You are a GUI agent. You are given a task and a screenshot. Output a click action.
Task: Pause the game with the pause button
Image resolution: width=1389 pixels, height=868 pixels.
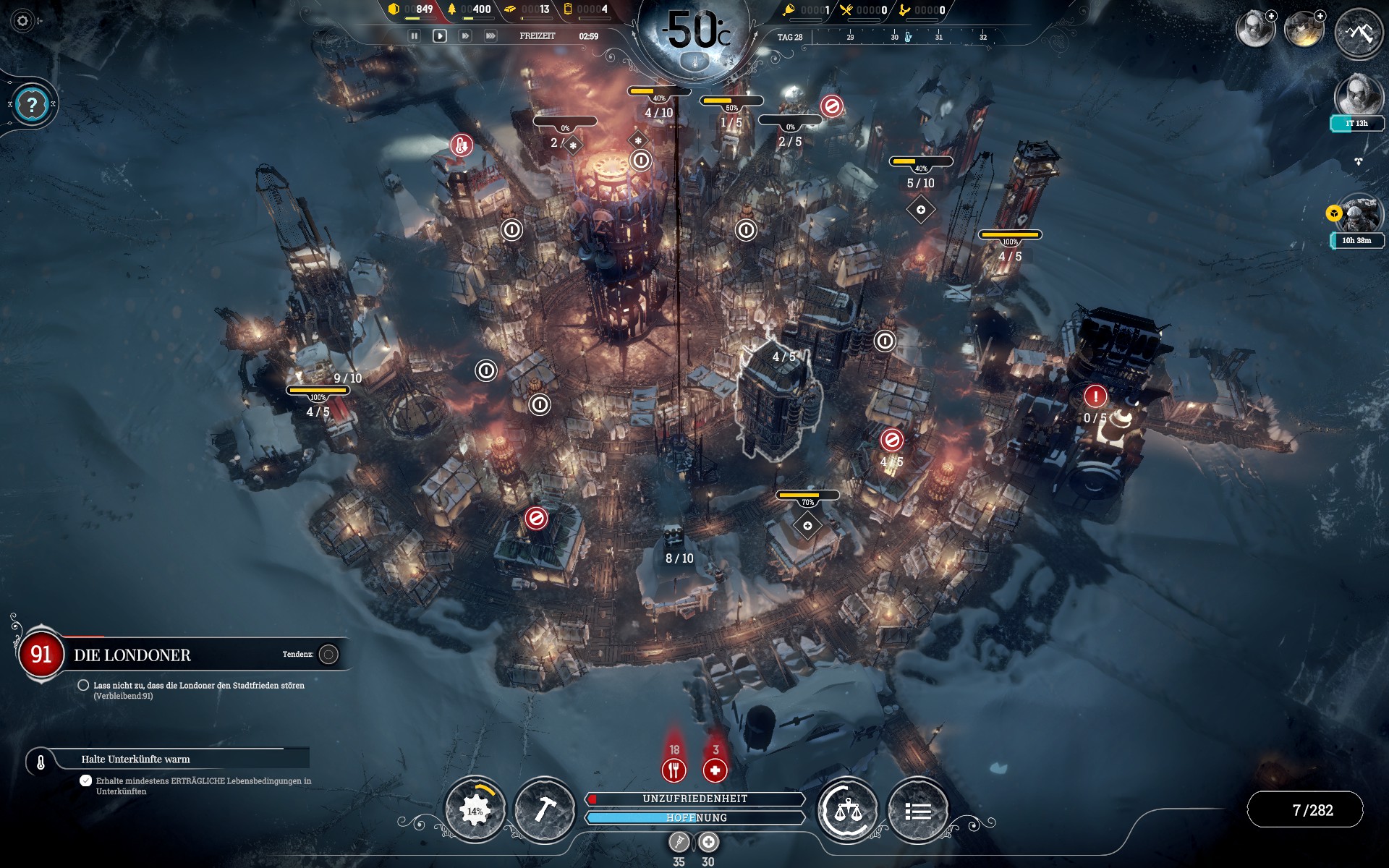click(x=415, y=35)
